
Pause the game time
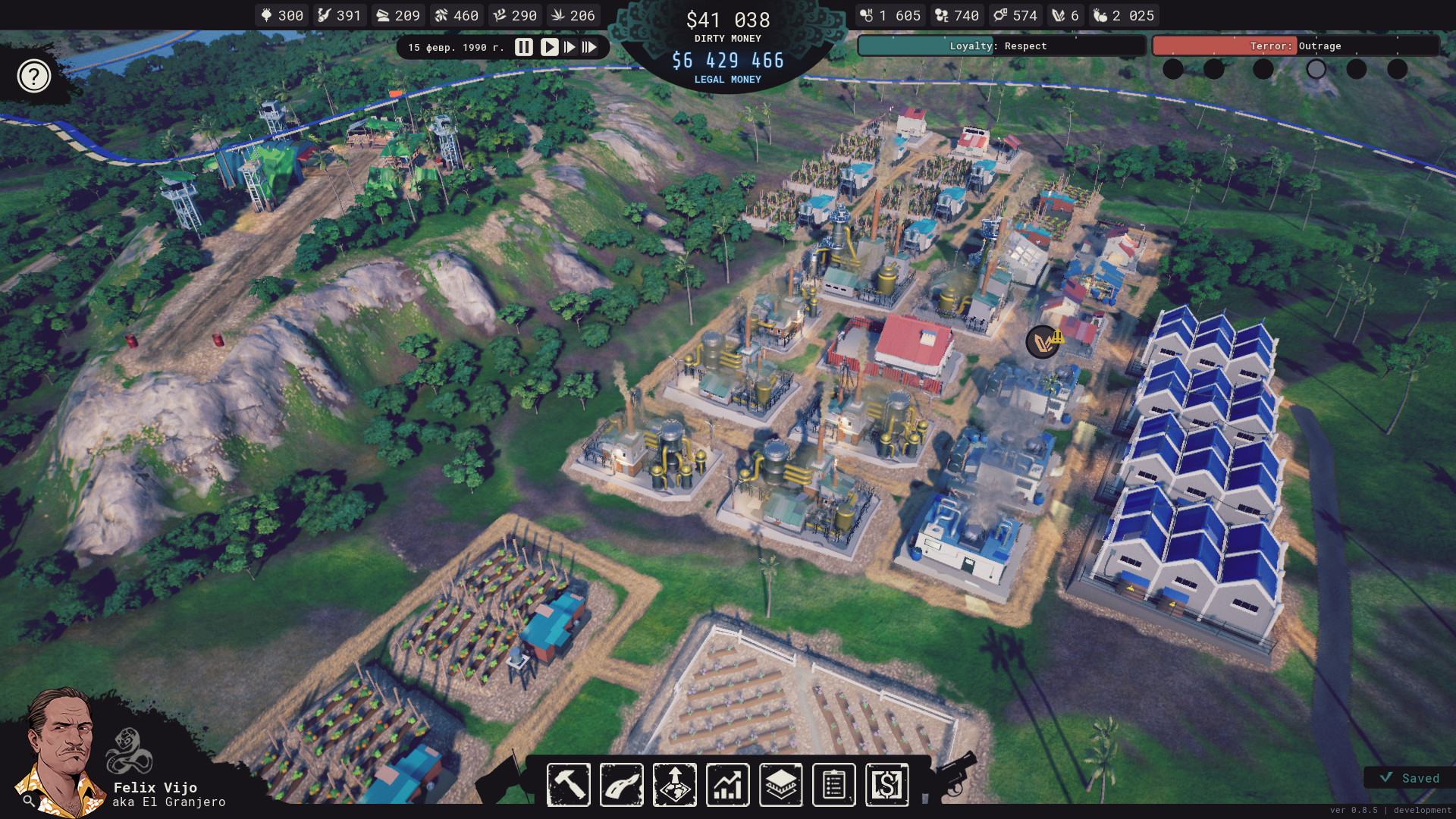pyautogui.click(x=523, y=47)
